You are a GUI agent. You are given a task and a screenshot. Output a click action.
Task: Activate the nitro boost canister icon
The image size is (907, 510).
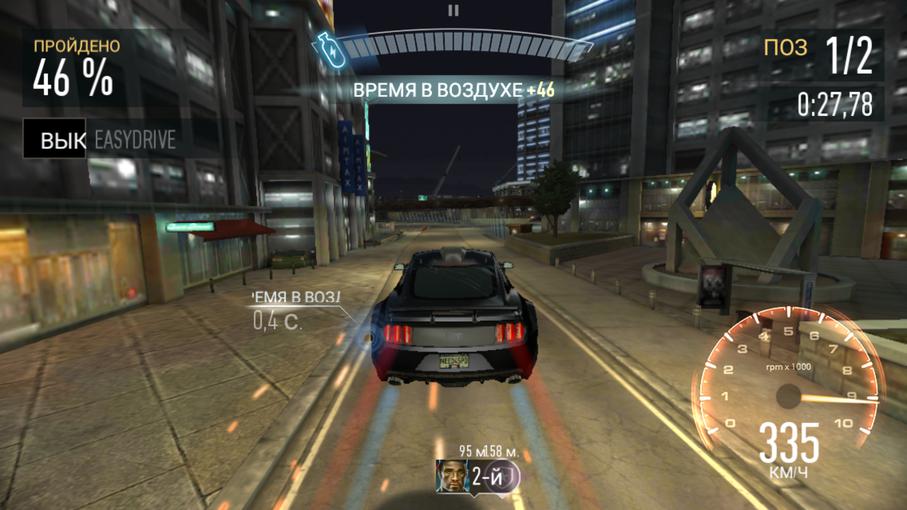click(329, 50)
